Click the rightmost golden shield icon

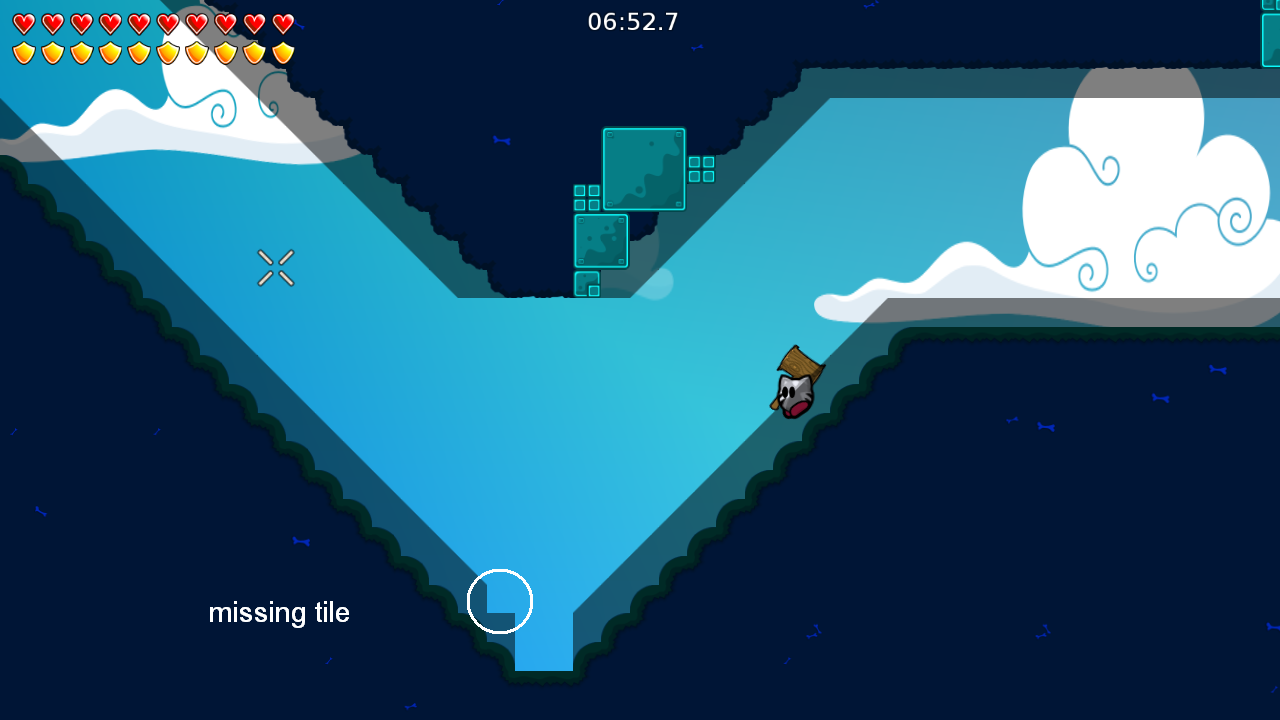[281, 52]
